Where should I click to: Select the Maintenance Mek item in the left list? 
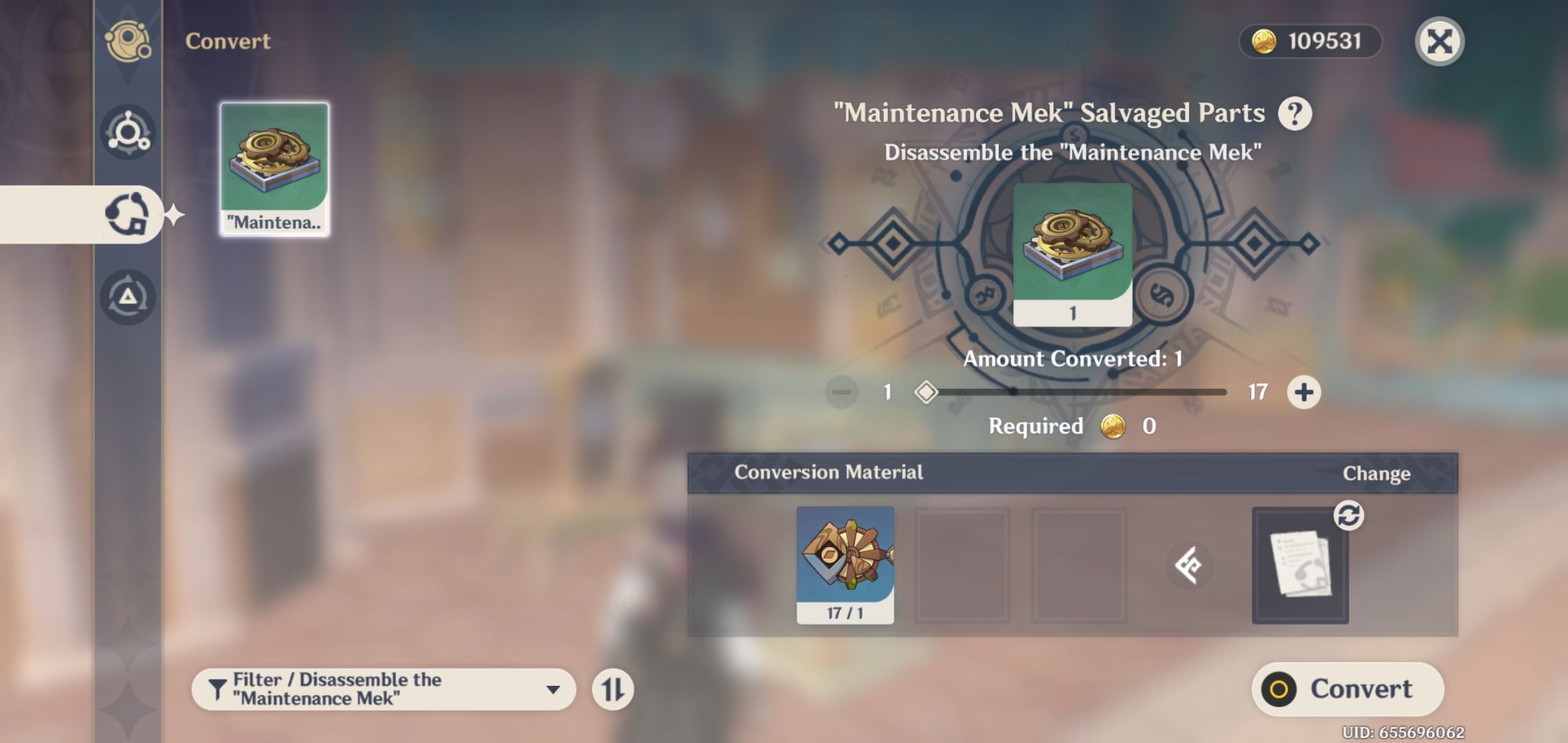click(274, 169)
